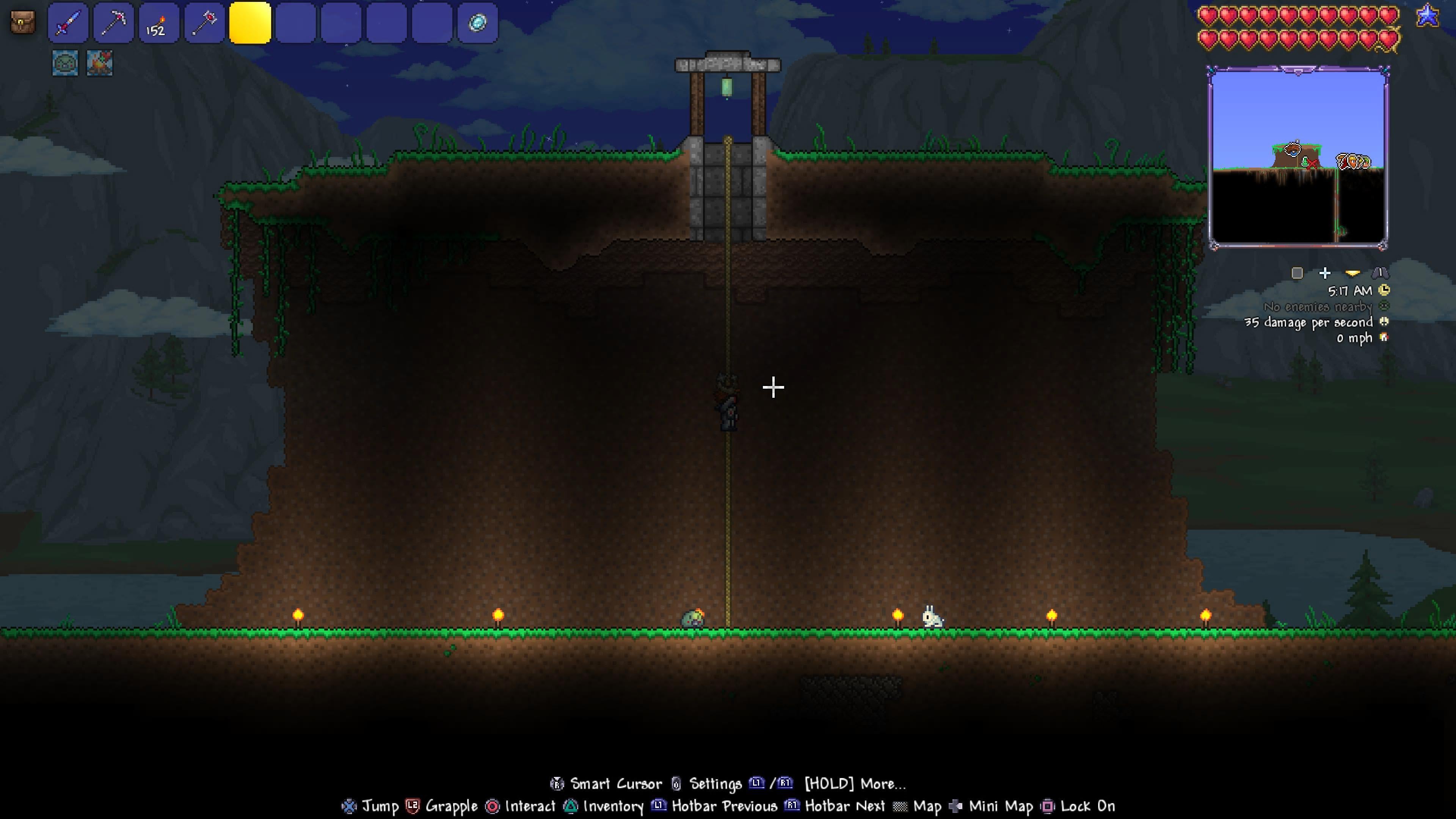The image size is (1456, 819).
Task: Click the clock icon beside 5:17 AM
Action: [1384, 290]
